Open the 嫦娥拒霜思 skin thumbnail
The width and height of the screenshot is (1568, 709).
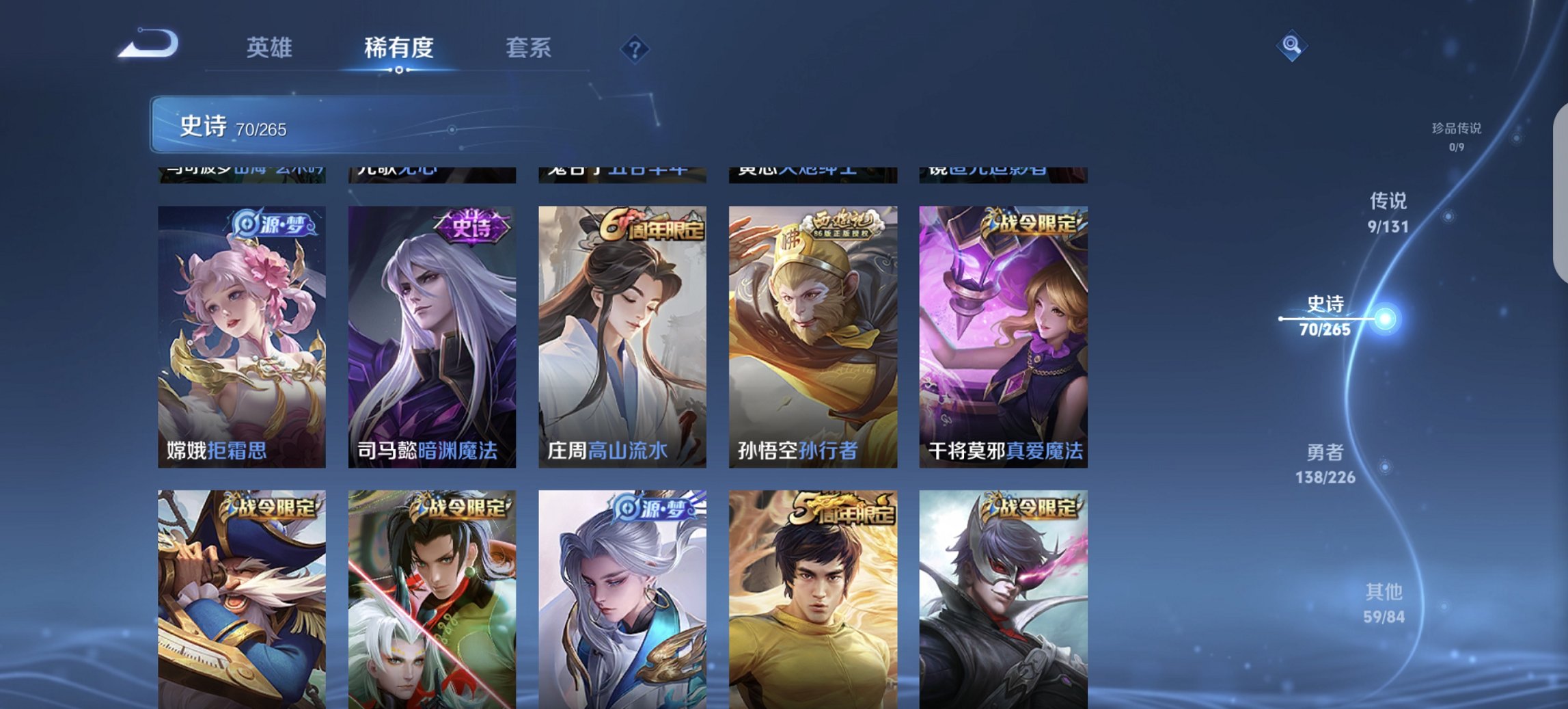240,335
